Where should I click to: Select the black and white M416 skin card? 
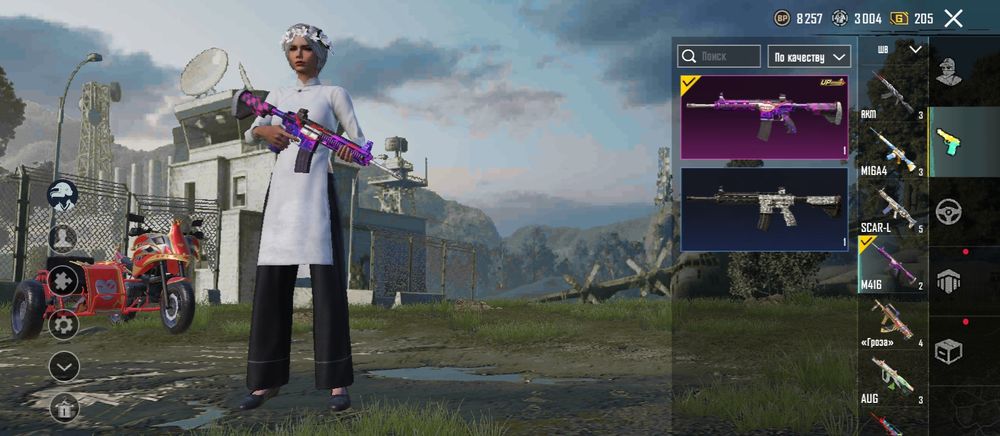coord(764,208)
